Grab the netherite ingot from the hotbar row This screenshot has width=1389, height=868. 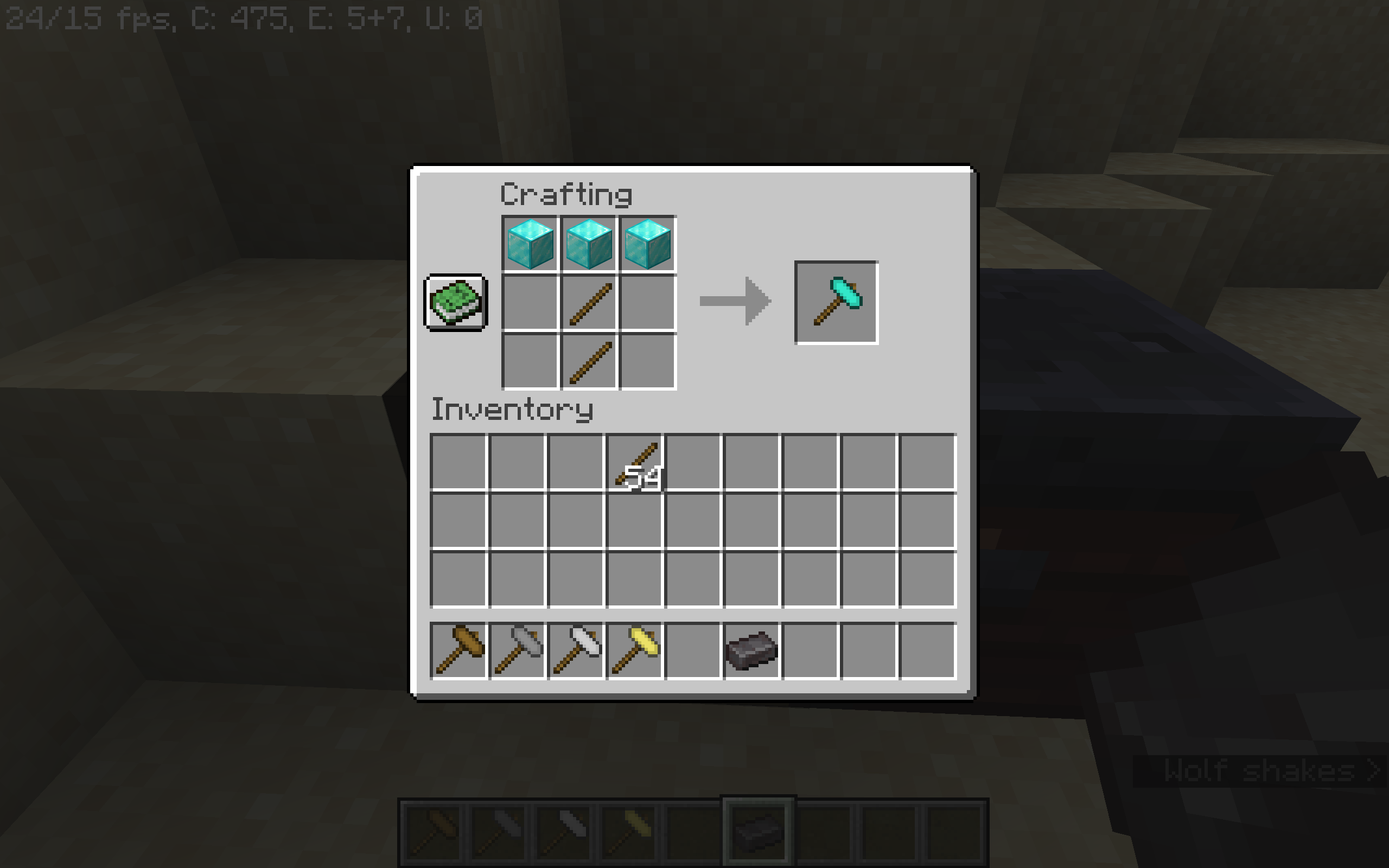(751, 649)
